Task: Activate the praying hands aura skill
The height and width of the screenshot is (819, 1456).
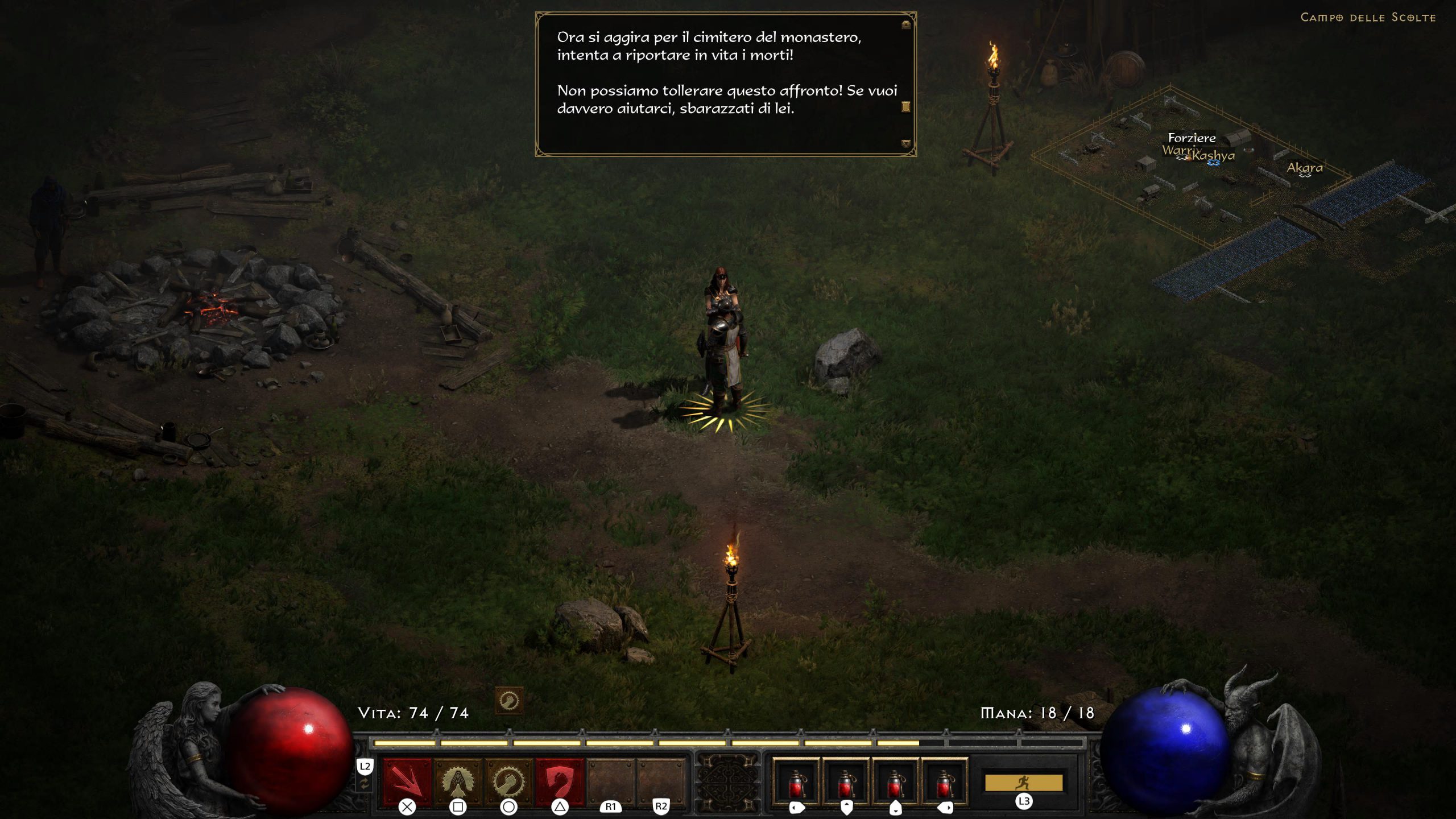Action: coord(458,780)
